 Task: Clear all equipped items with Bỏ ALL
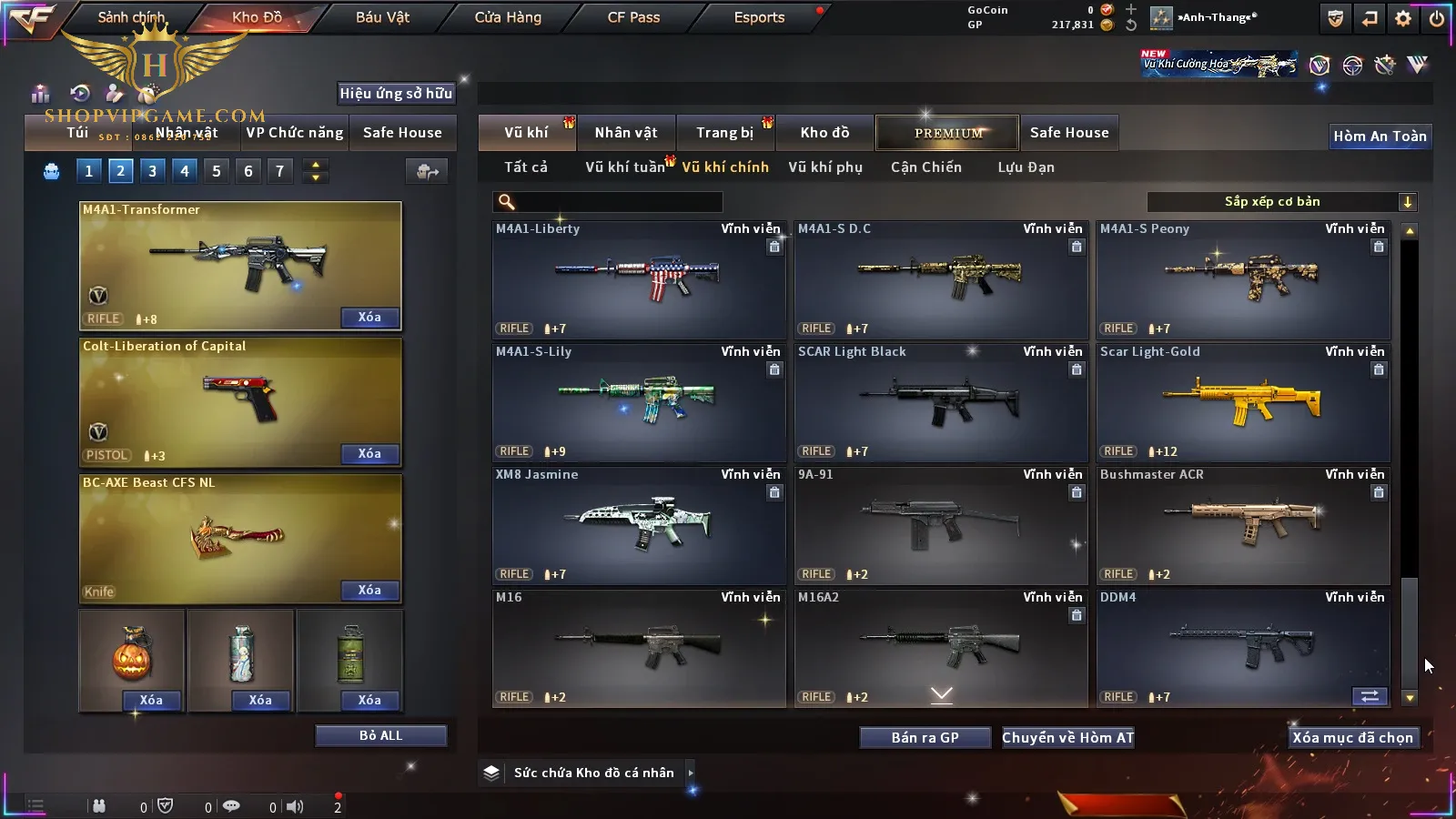[x=380, y=735]
